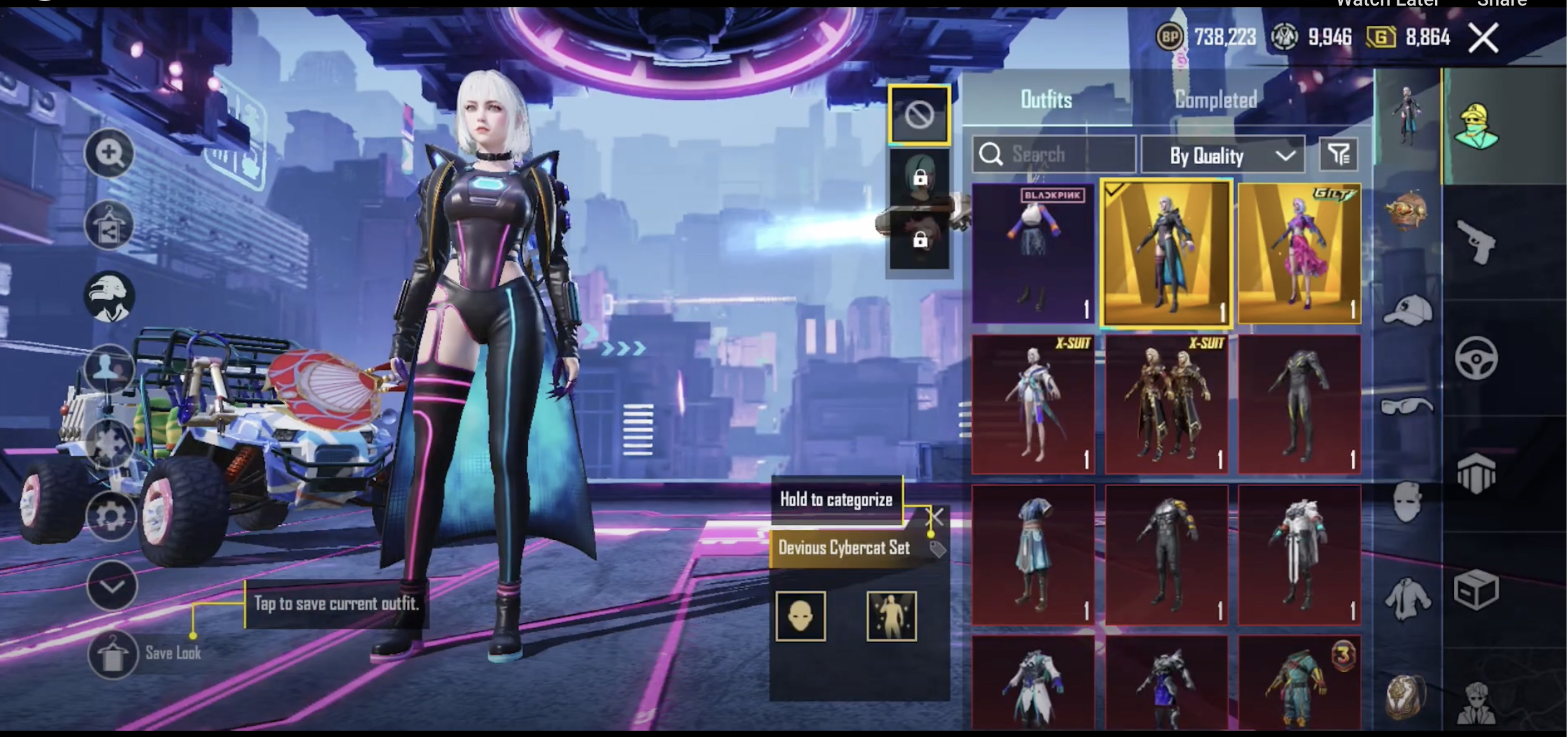Tap the unequip (no-item) slot
1568x737 pixels.
919,115
